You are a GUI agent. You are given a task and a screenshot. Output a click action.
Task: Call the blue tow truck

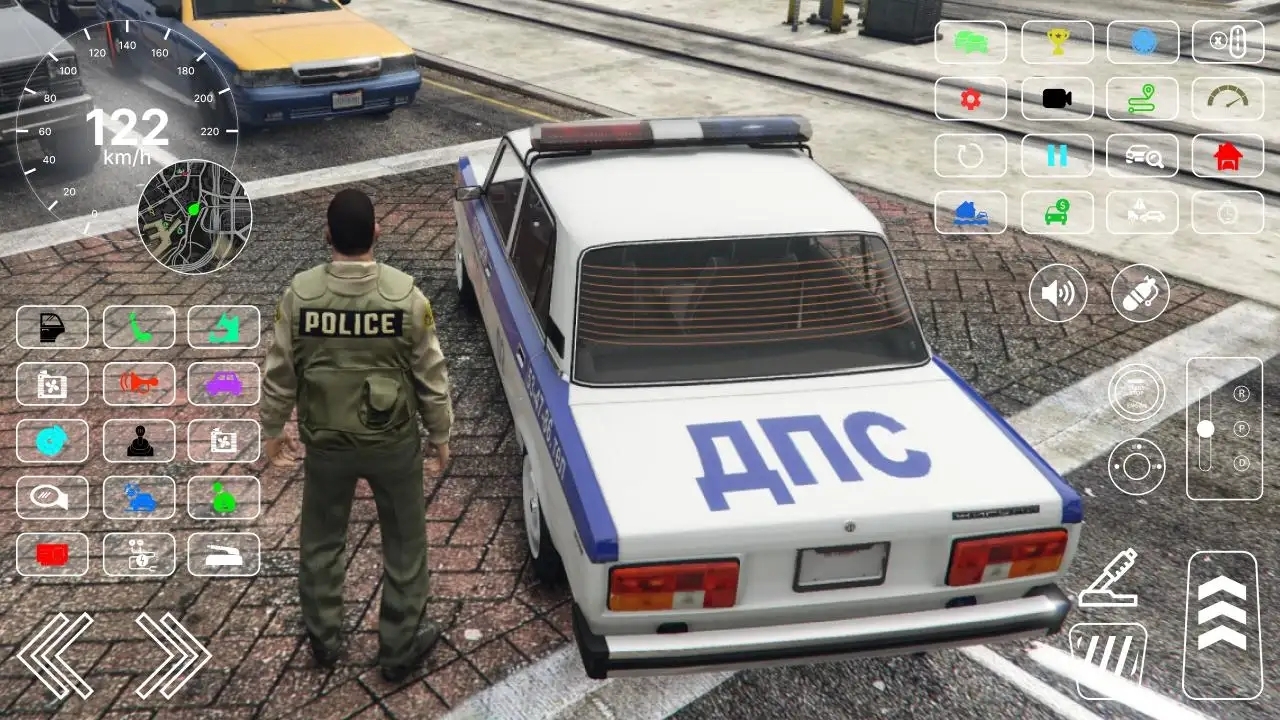click(x=970, y=212)
